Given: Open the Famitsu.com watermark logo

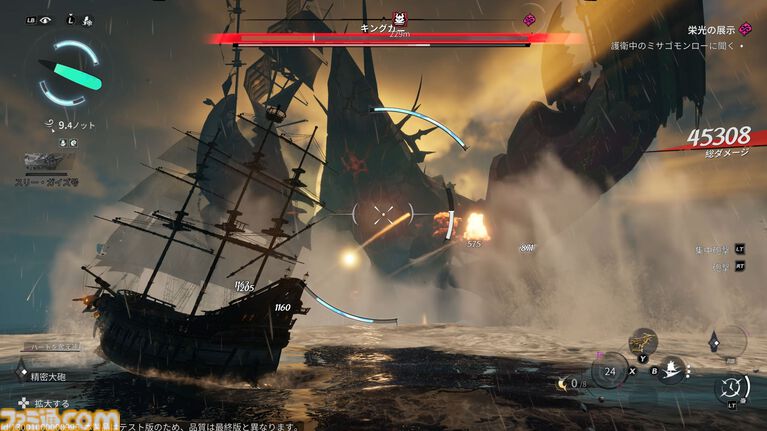Looking at the screenshot, I should (x=61, y=417).
